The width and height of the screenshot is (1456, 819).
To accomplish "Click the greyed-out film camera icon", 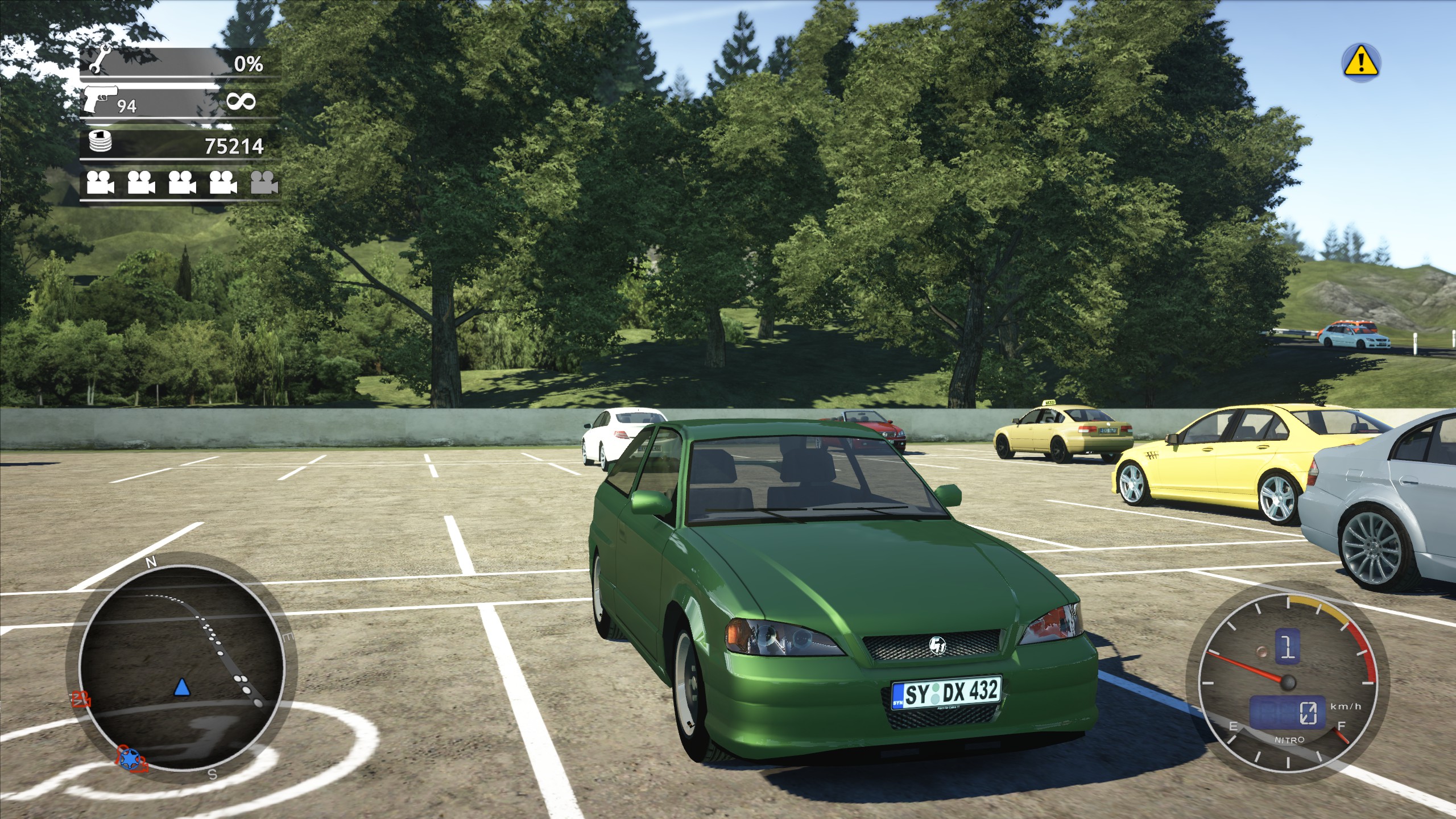I will coord(264,182).
